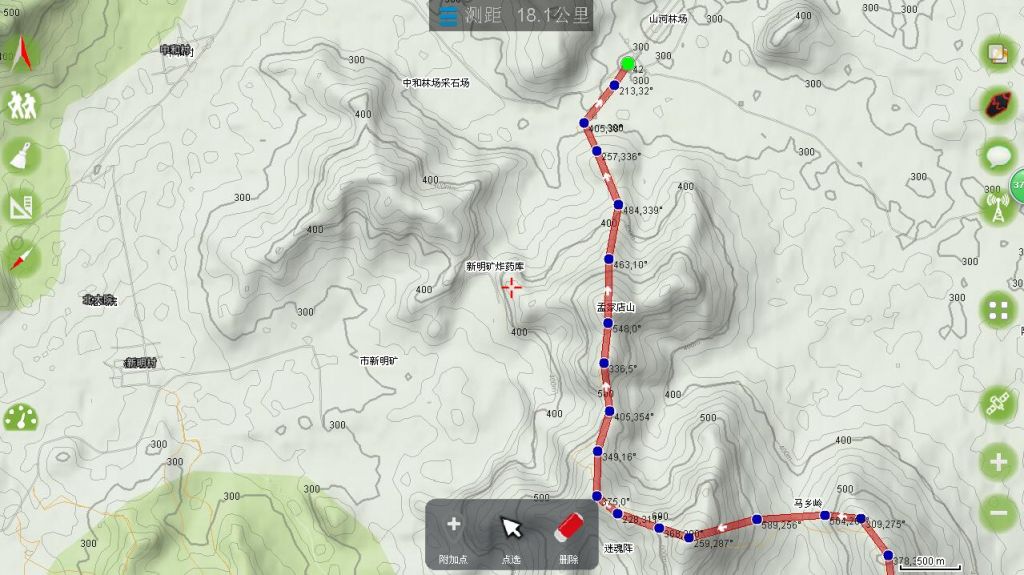
Task: Open the map layers icon
Action: click(997, 54)
